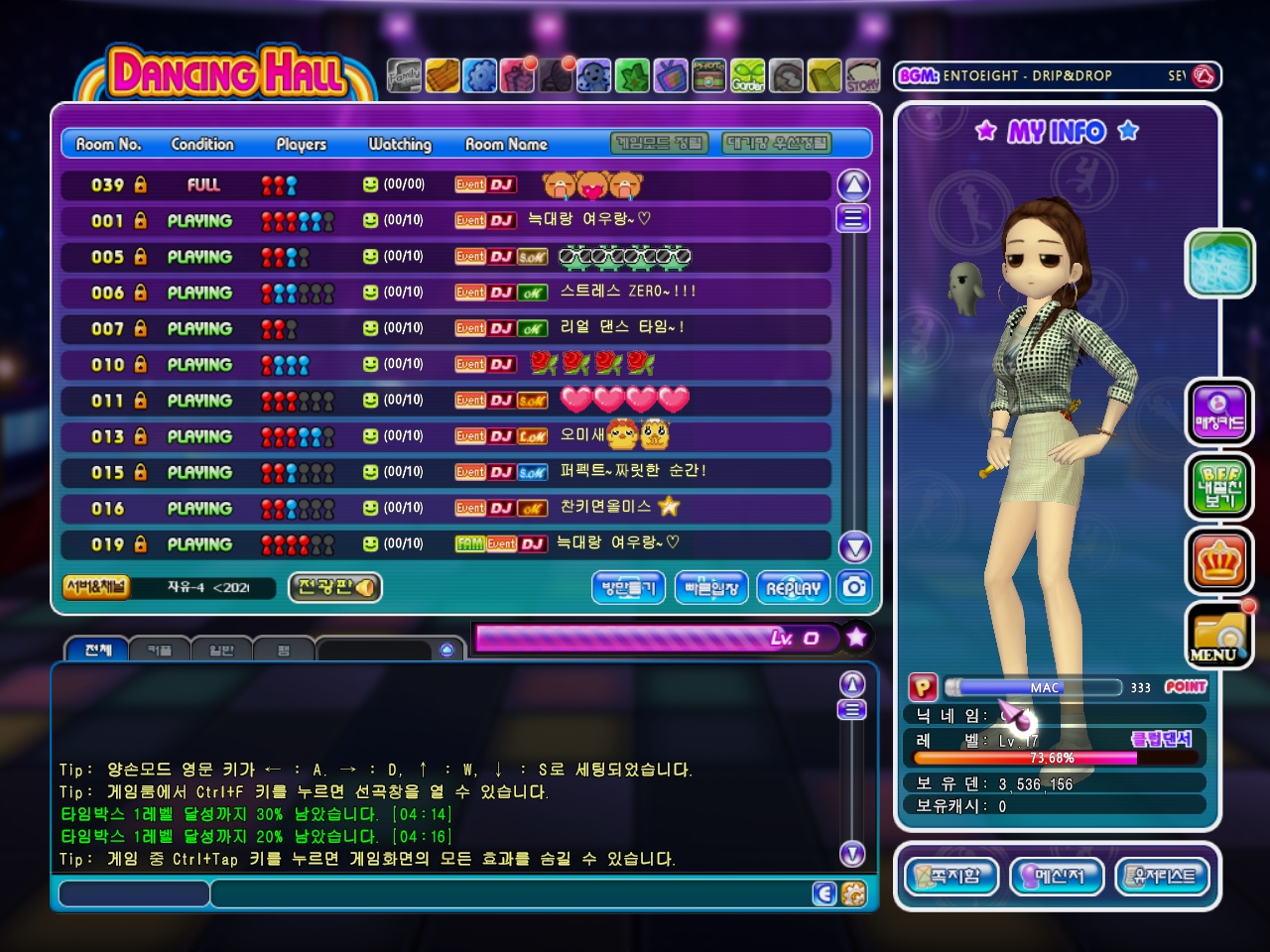Select room 016 찬키면올미스

[445, 508]
